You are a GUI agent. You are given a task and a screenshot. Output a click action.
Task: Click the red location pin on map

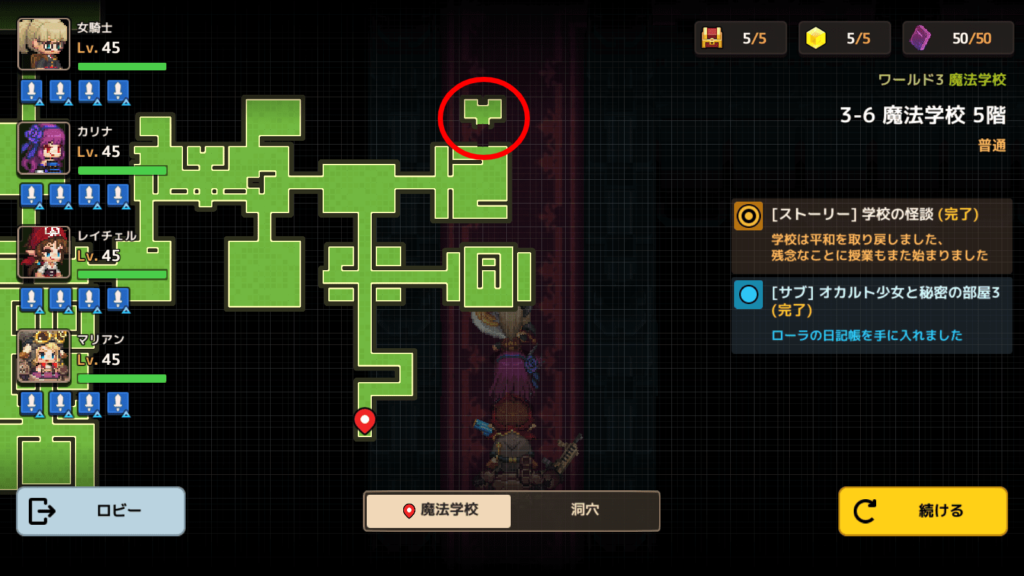[x=365, y=420]
